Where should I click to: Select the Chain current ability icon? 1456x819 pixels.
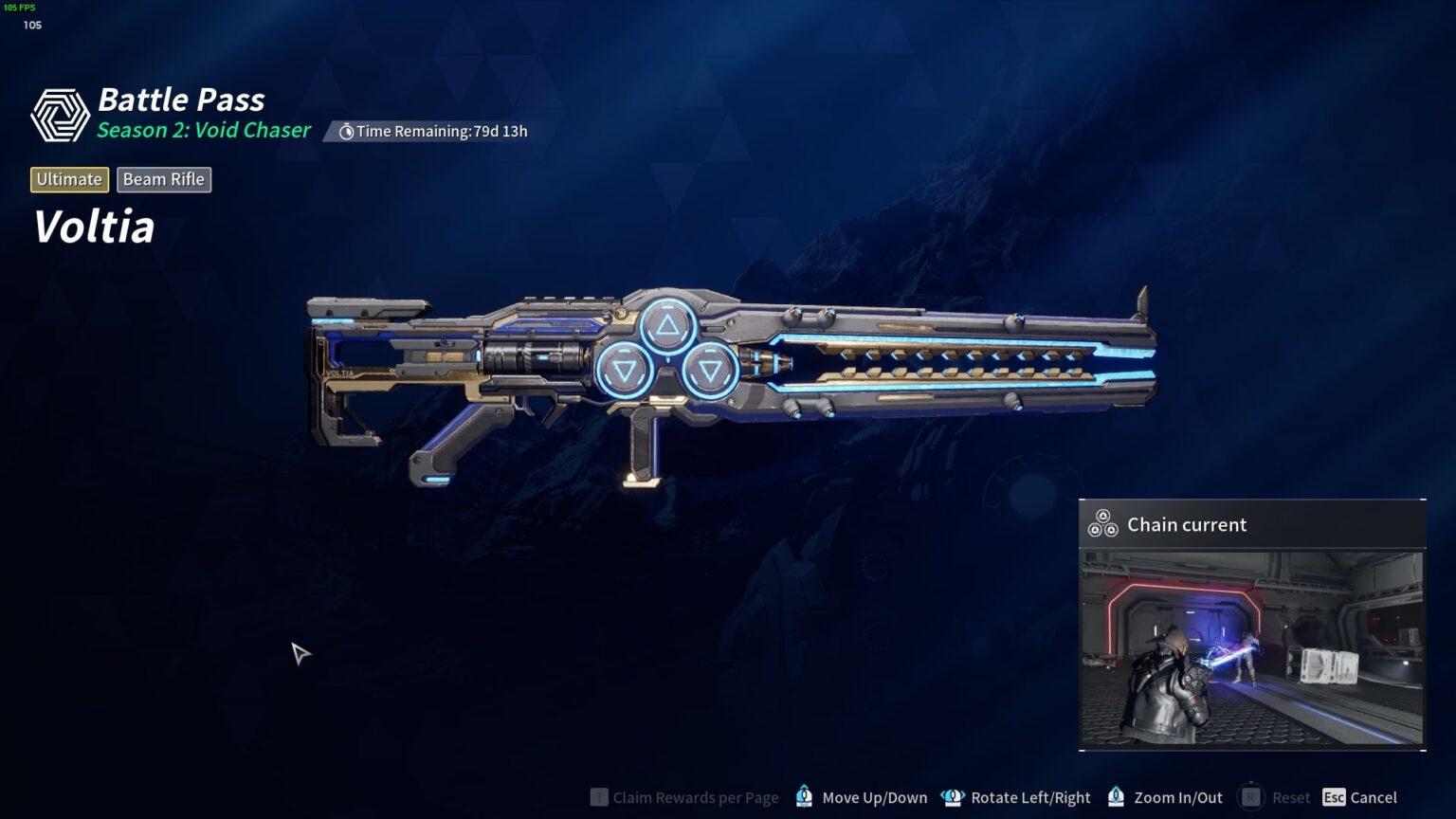pos(1101,523)
